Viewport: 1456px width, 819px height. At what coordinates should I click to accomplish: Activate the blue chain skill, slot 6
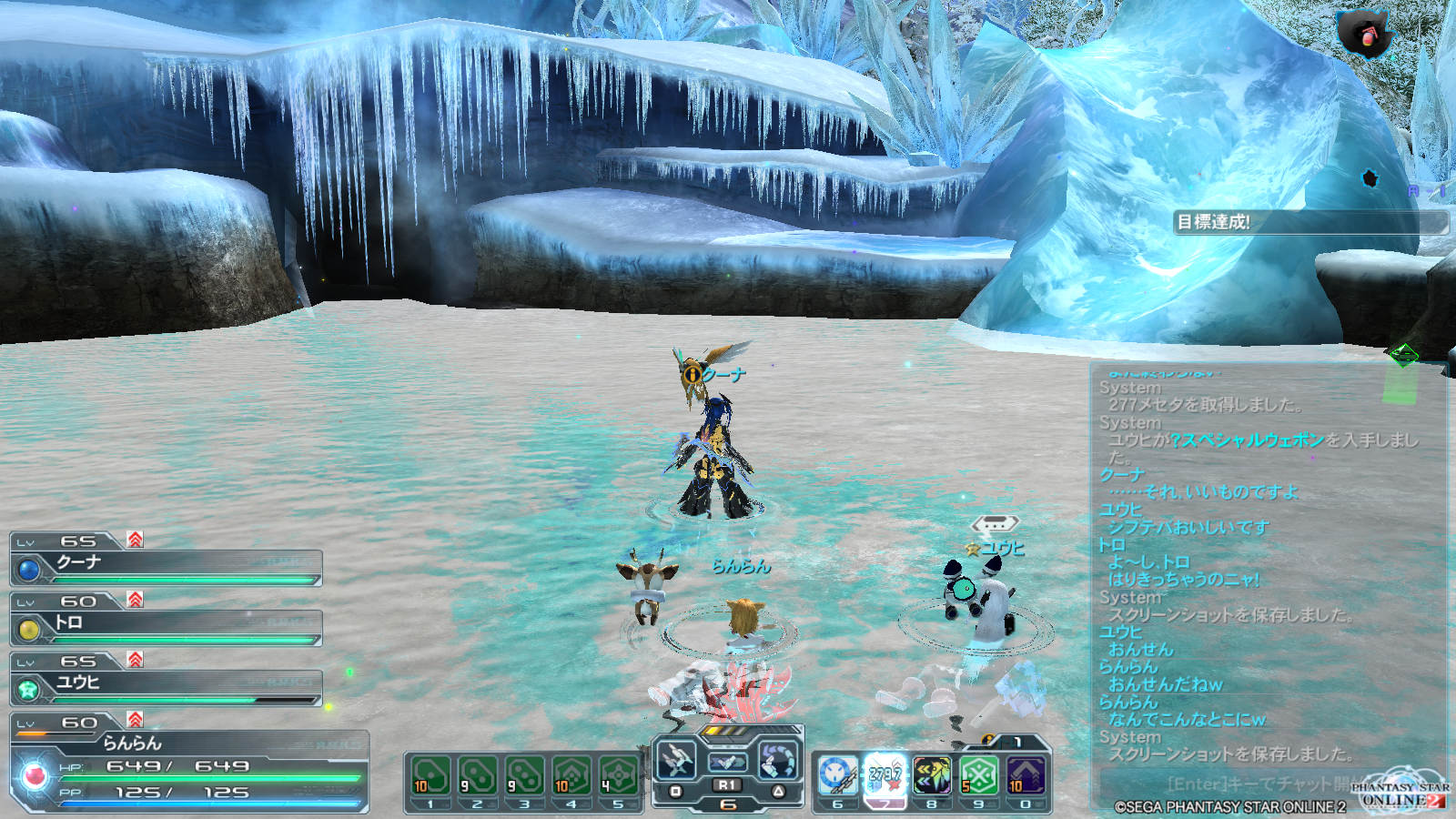(837, 775)
